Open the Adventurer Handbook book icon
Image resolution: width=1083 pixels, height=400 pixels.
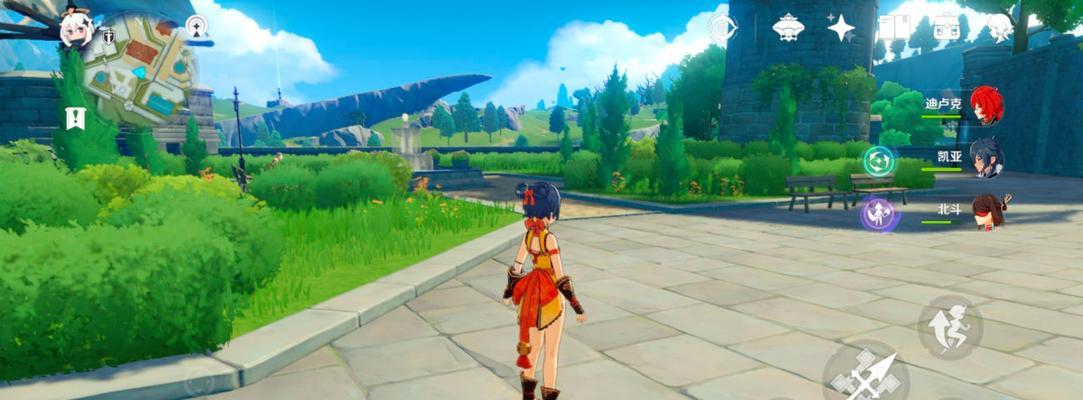[x=892, y=27]
